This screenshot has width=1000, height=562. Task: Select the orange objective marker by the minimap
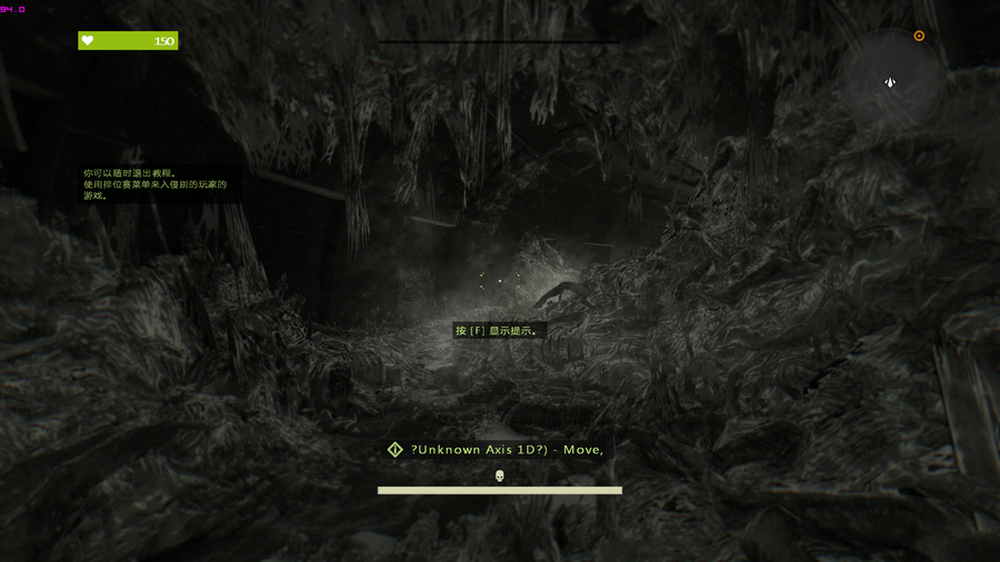point(919,36)
